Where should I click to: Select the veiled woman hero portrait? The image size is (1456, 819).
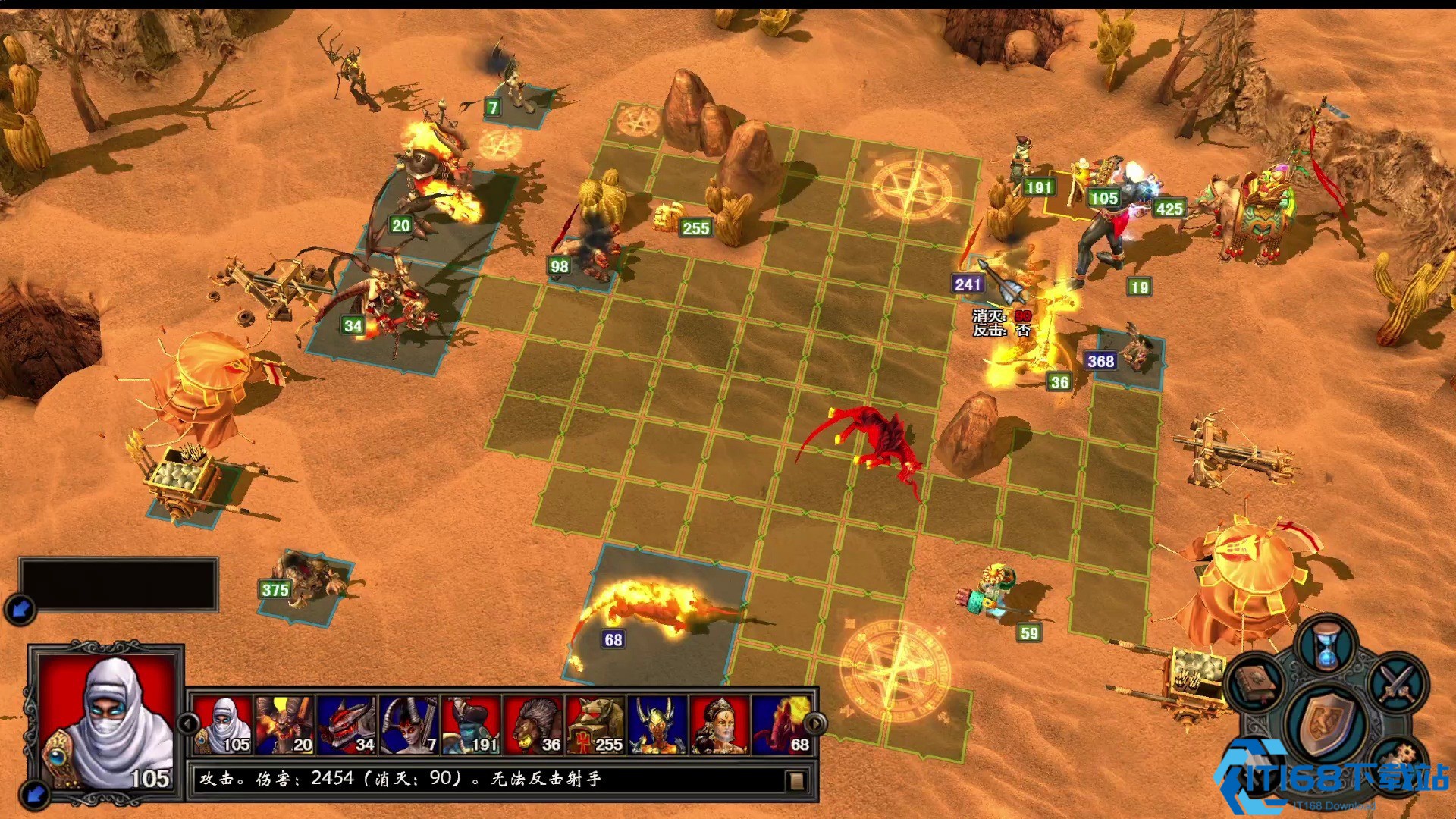pyautogui.click(x=720, y=725)
